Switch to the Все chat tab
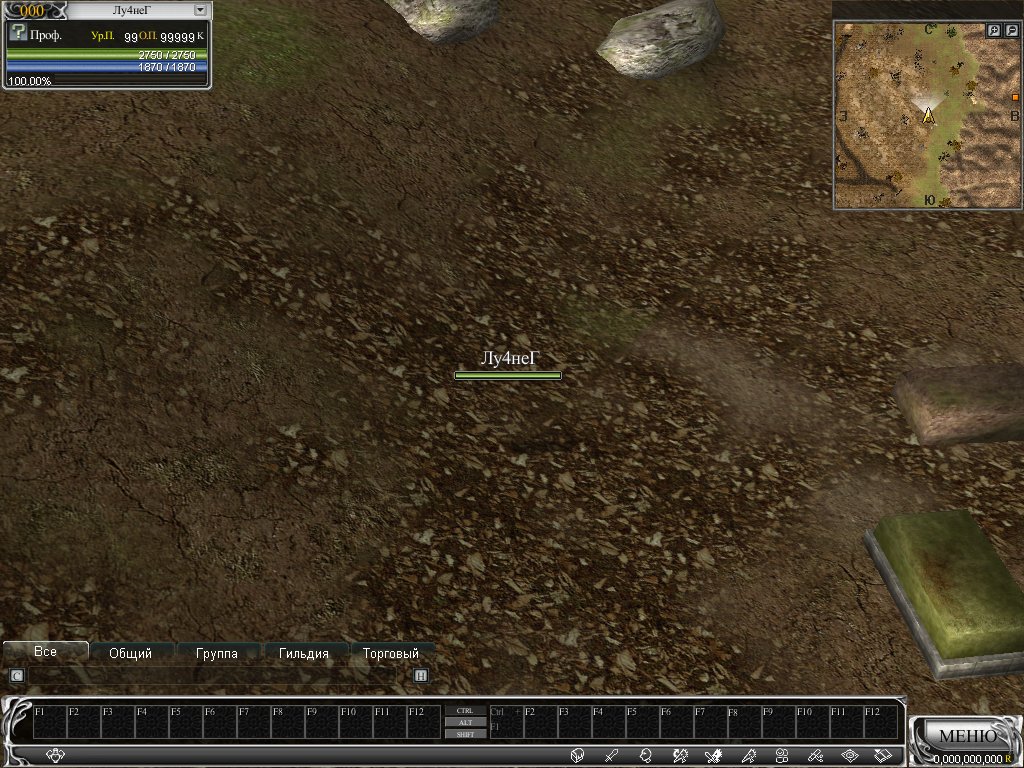1024x768 pixels. tap(45, 651)
